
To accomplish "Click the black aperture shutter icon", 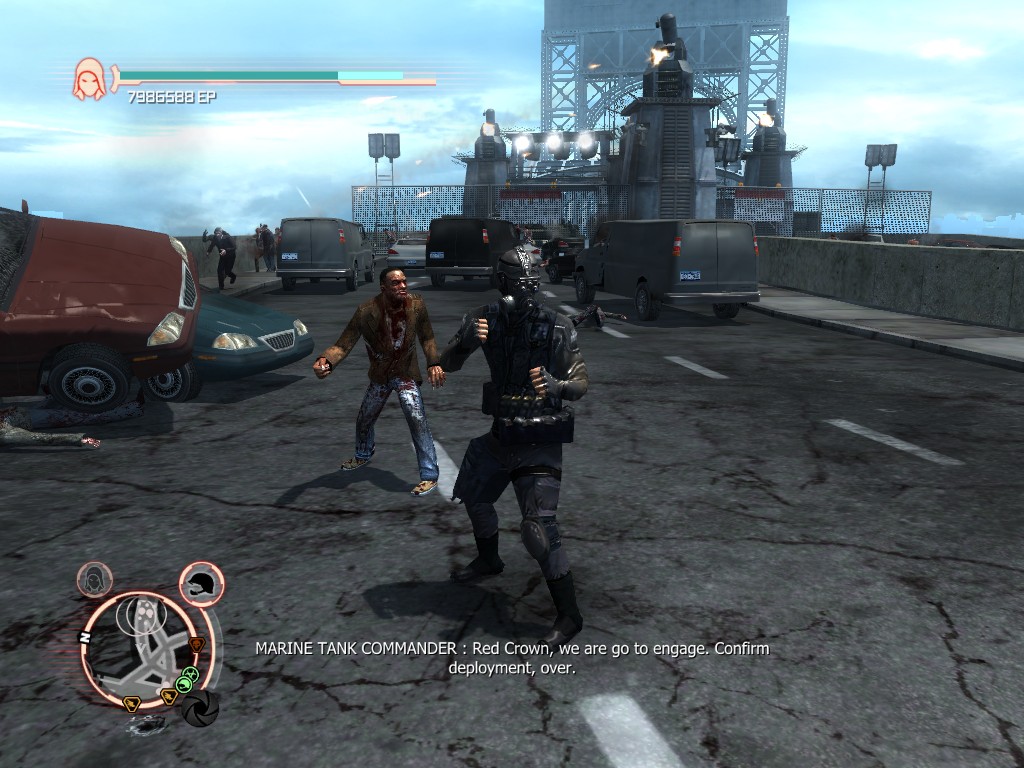I will 200,708.
